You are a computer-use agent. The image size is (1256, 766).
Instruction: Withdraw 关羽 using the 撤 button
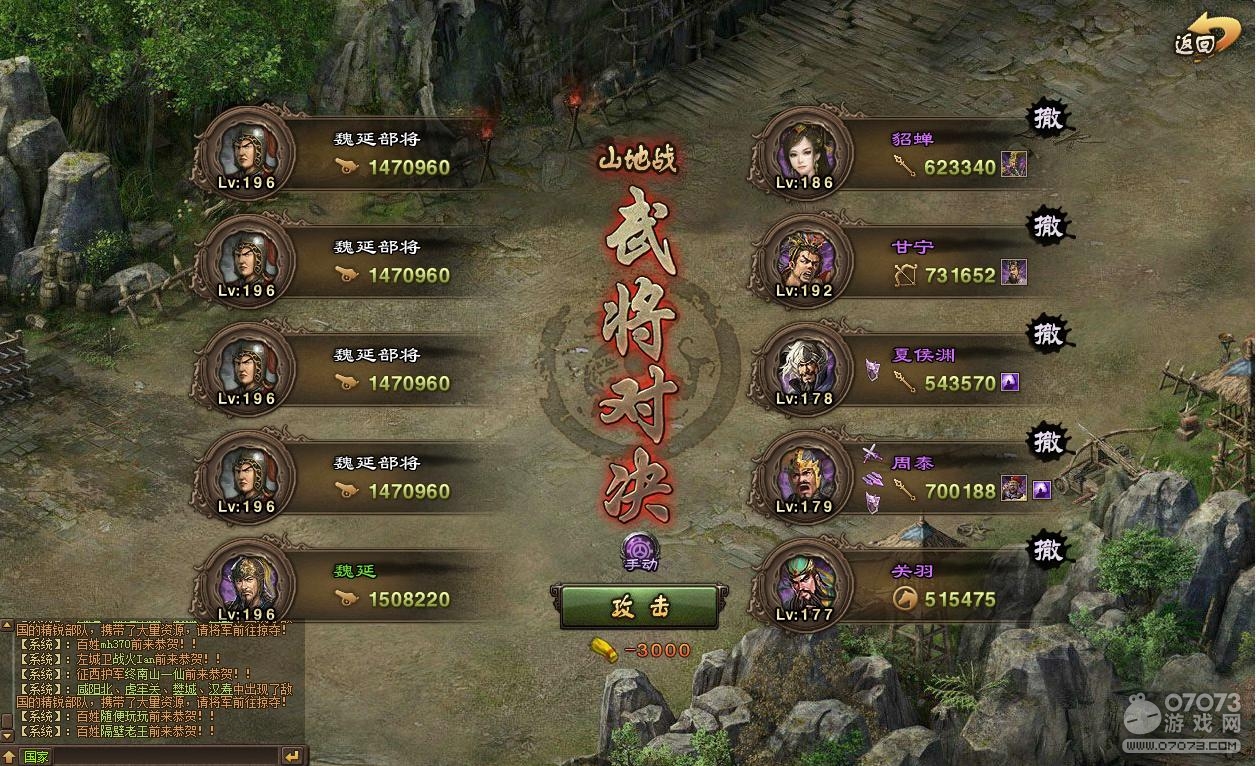click(1047, 549)
